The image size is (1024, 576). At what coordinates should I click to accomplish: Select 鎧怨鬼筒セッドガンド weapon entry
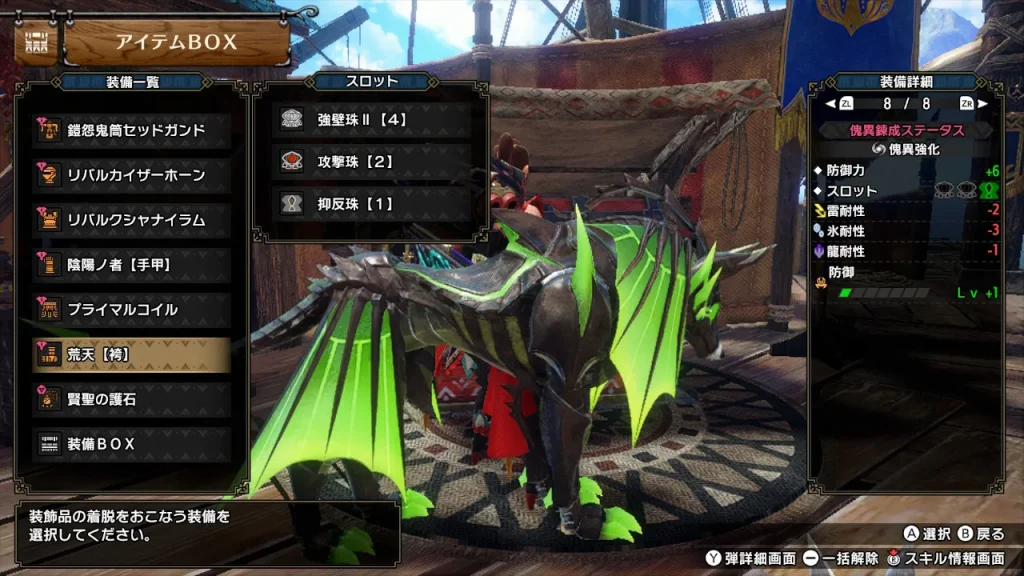(x=133, y=130)
